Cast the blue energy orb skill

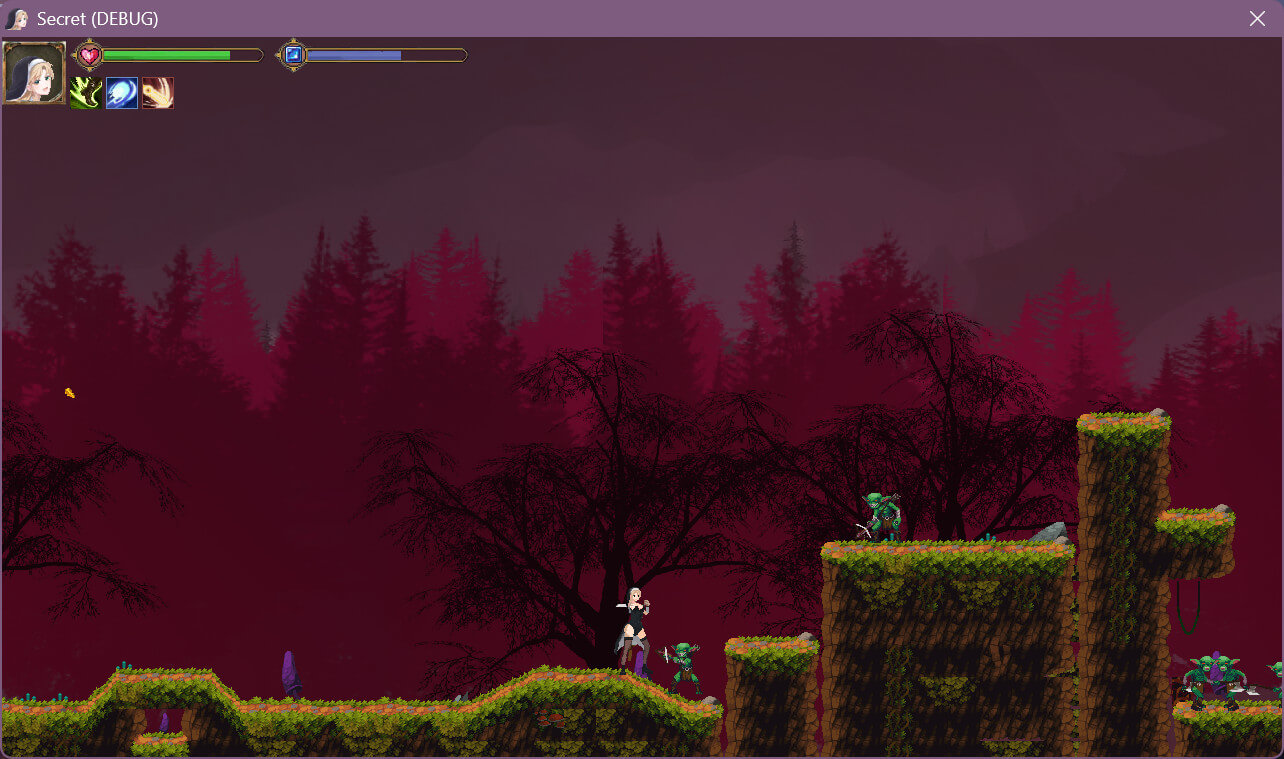click(122, 93)
